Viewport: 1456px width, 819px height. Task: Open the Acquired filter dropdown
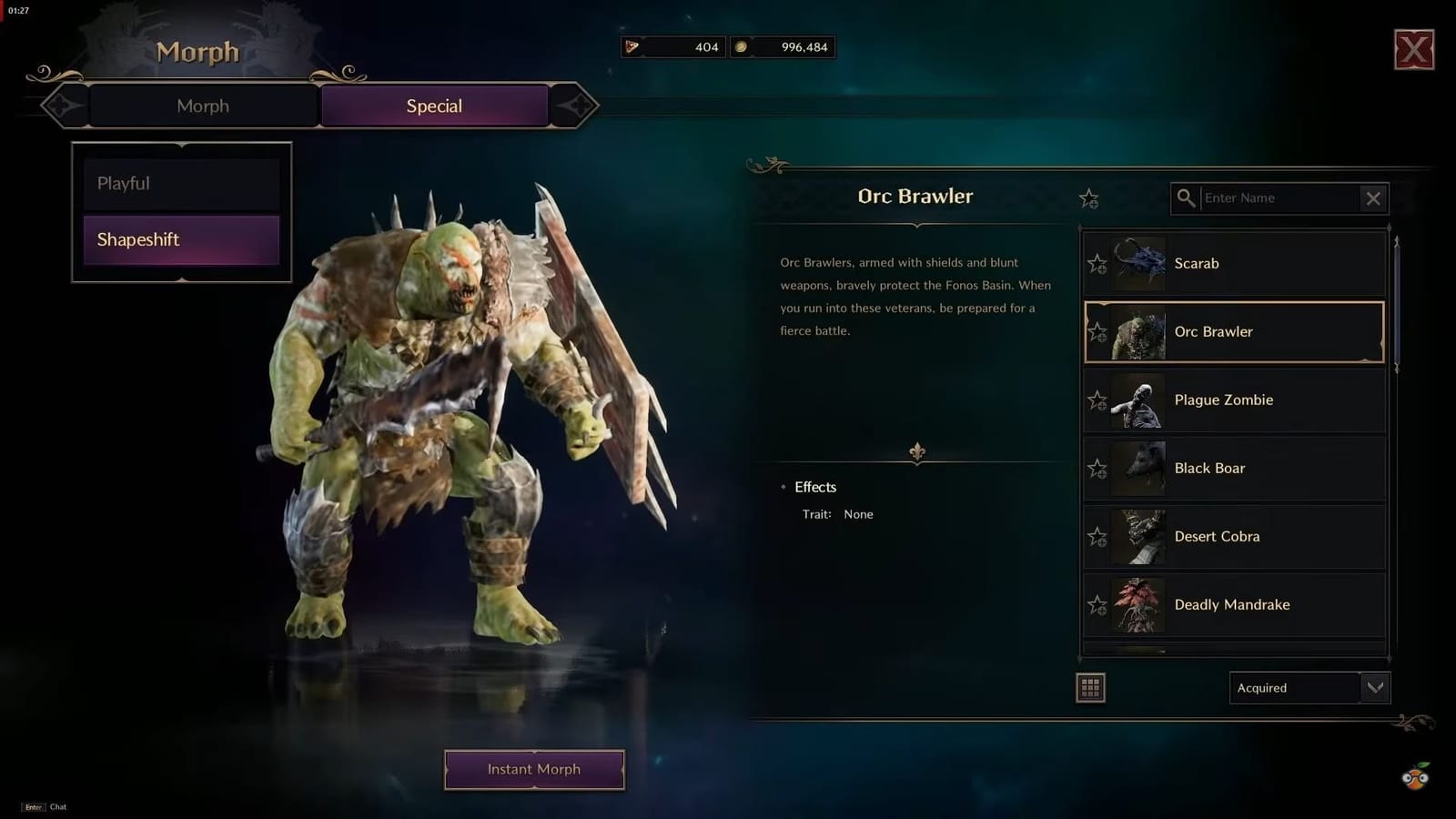tap(1309, 688)
